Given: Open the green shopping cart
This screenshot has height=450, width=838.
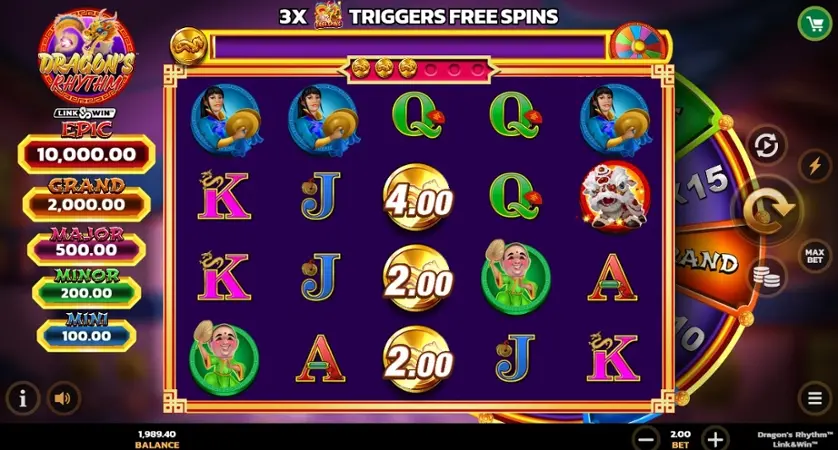Looking at the screenshot, I should 815,23.
